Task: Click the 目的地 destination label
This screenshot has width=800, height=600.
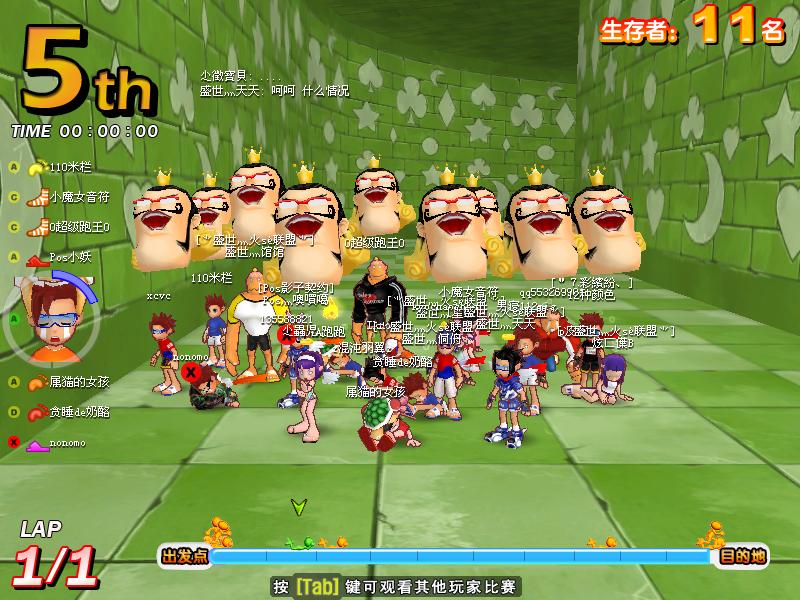Action: tap(743, 556)
